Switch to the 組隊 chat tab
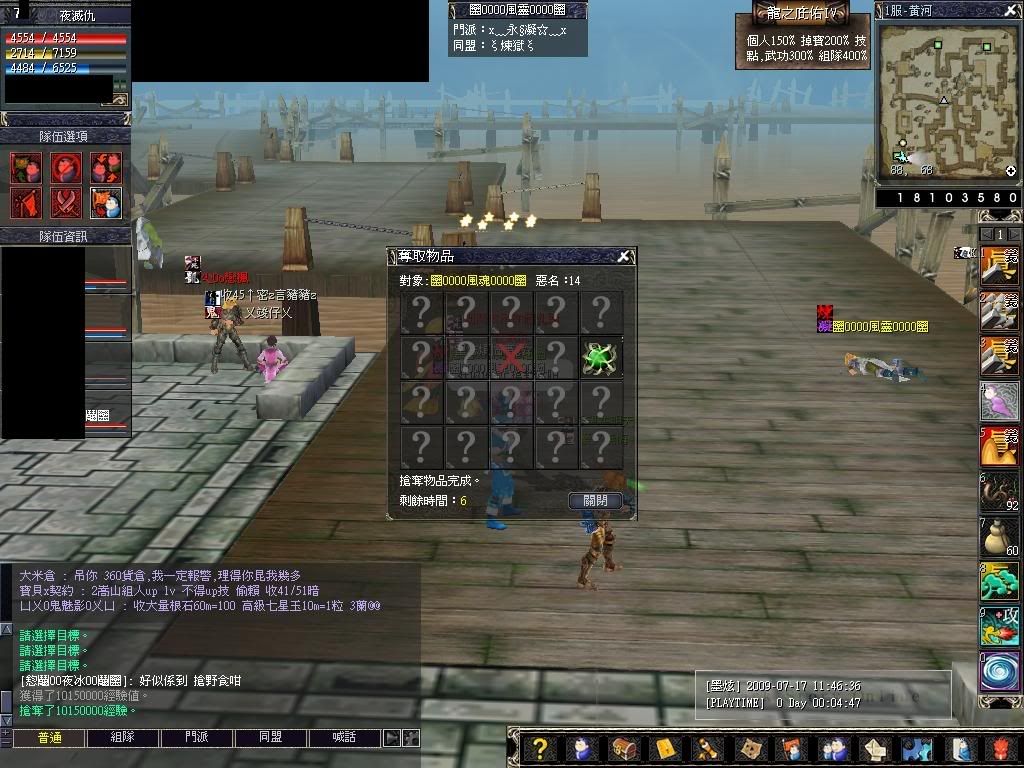This screenshot has width=1024, height=768. coord(123,737)
